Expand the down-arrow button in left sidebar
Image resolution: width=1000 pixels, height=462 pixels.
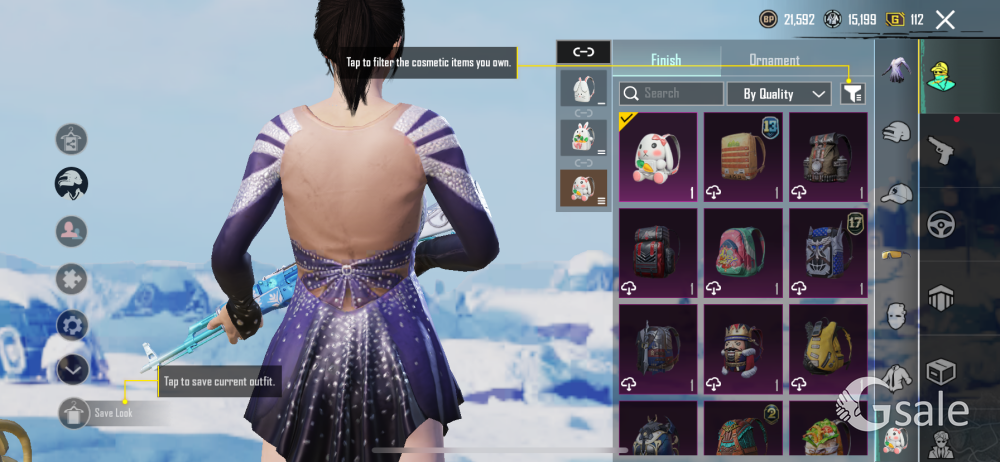[x=73, y=369]
